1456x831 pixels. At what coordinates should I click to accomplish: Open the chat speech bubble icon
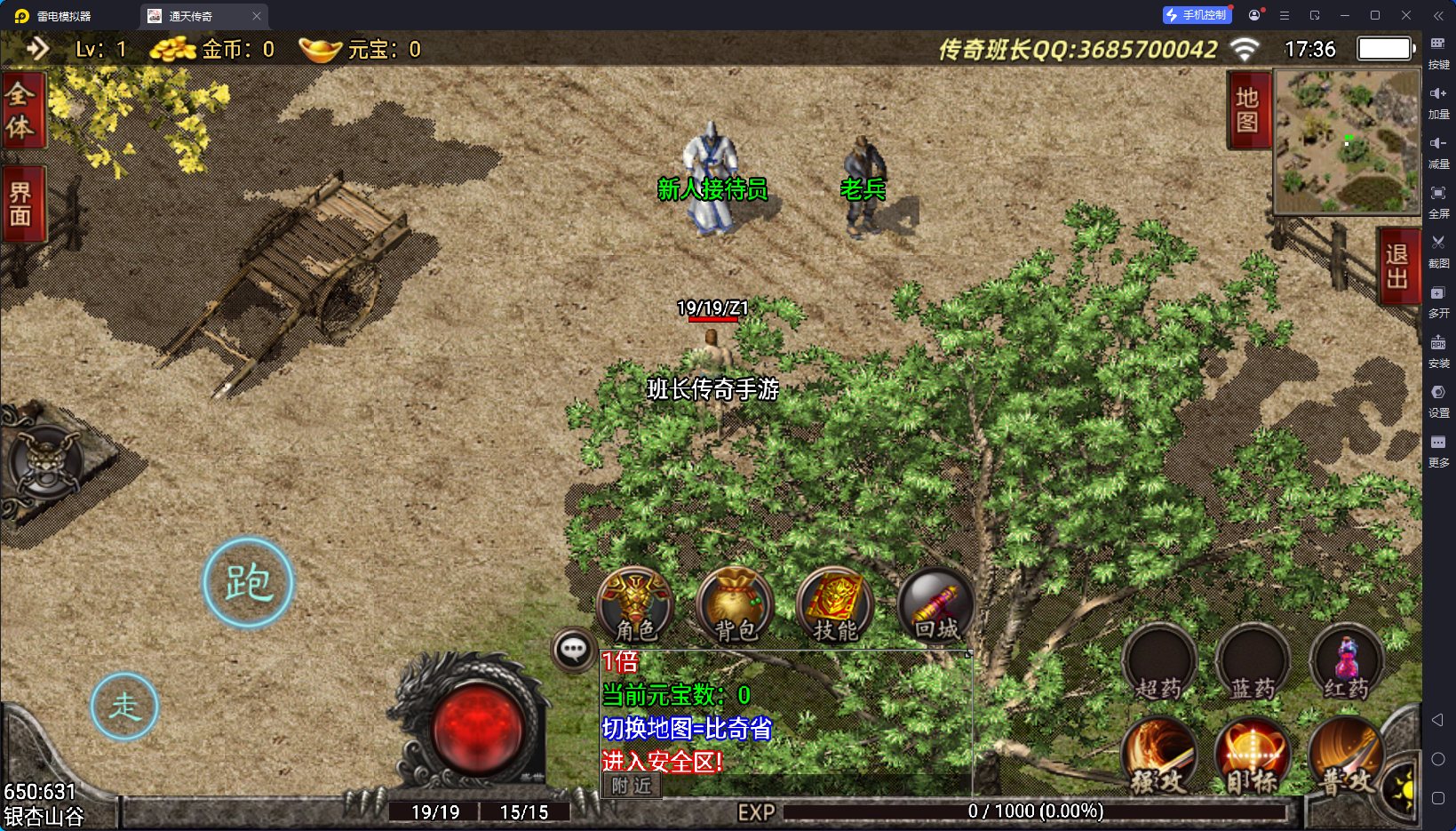pos(573,650)
